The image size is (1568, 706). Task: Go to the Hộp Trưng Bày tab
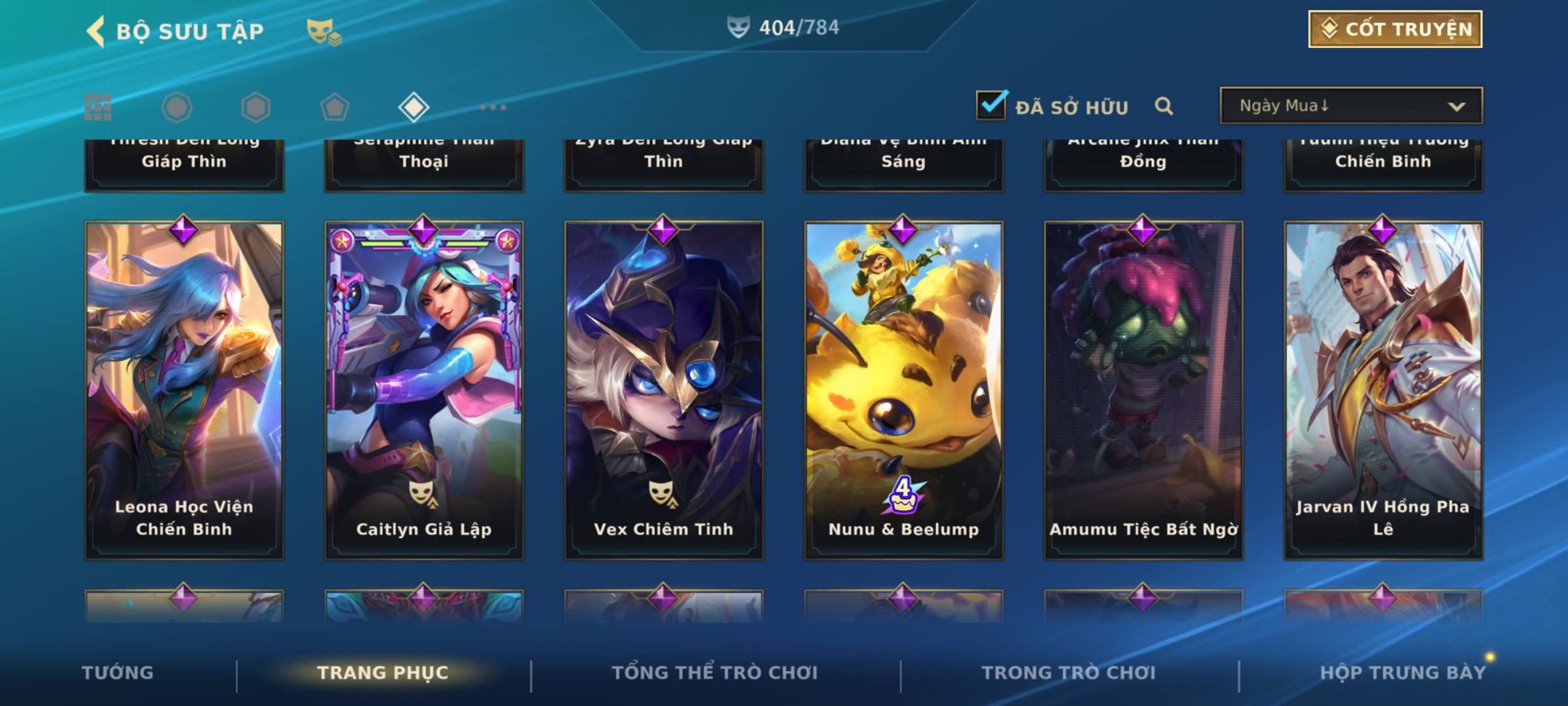pyautogui.click(x=1403, y=673)
